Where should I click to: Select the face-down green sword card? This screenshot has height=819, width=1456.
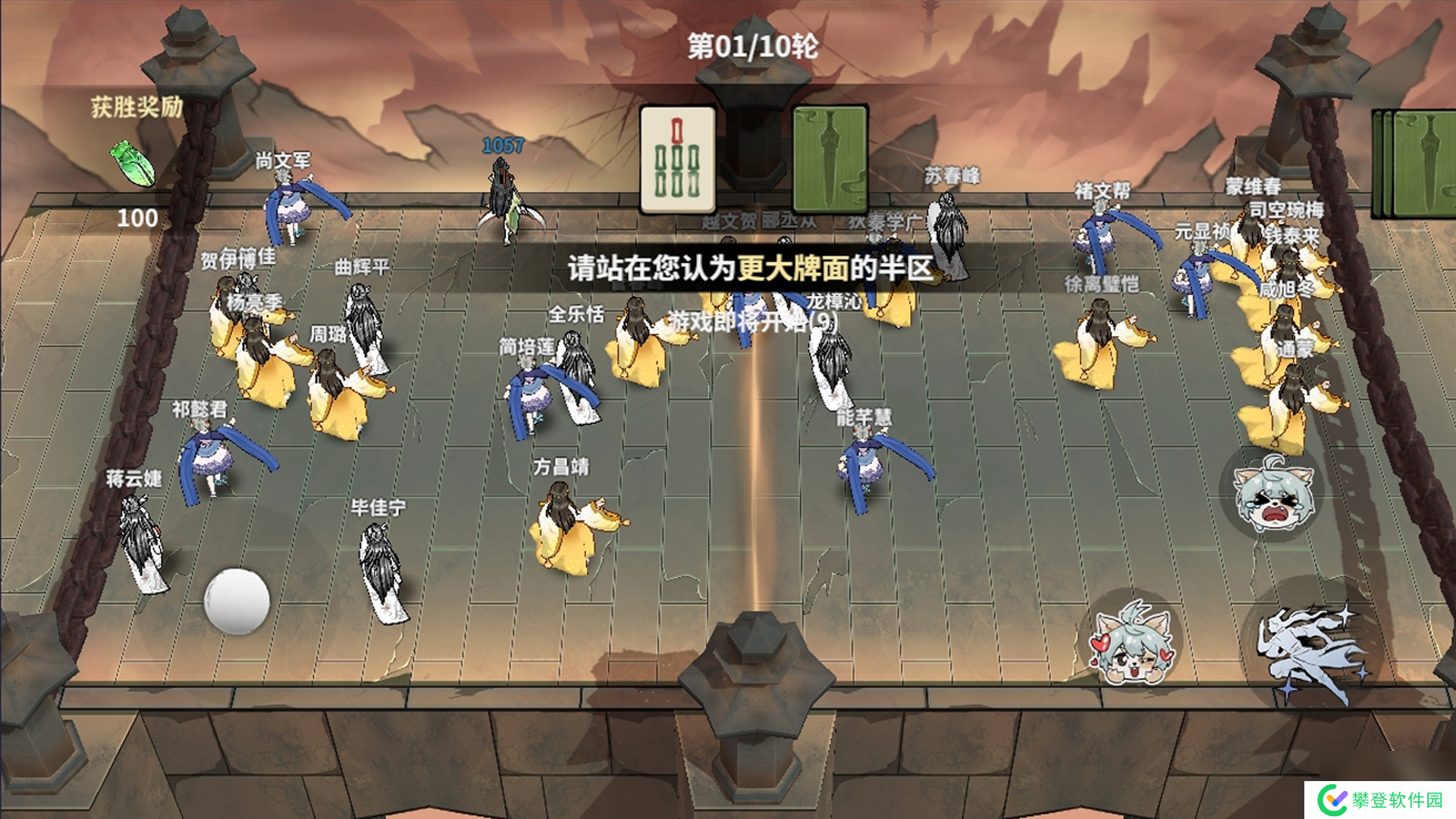pos(830,159)
